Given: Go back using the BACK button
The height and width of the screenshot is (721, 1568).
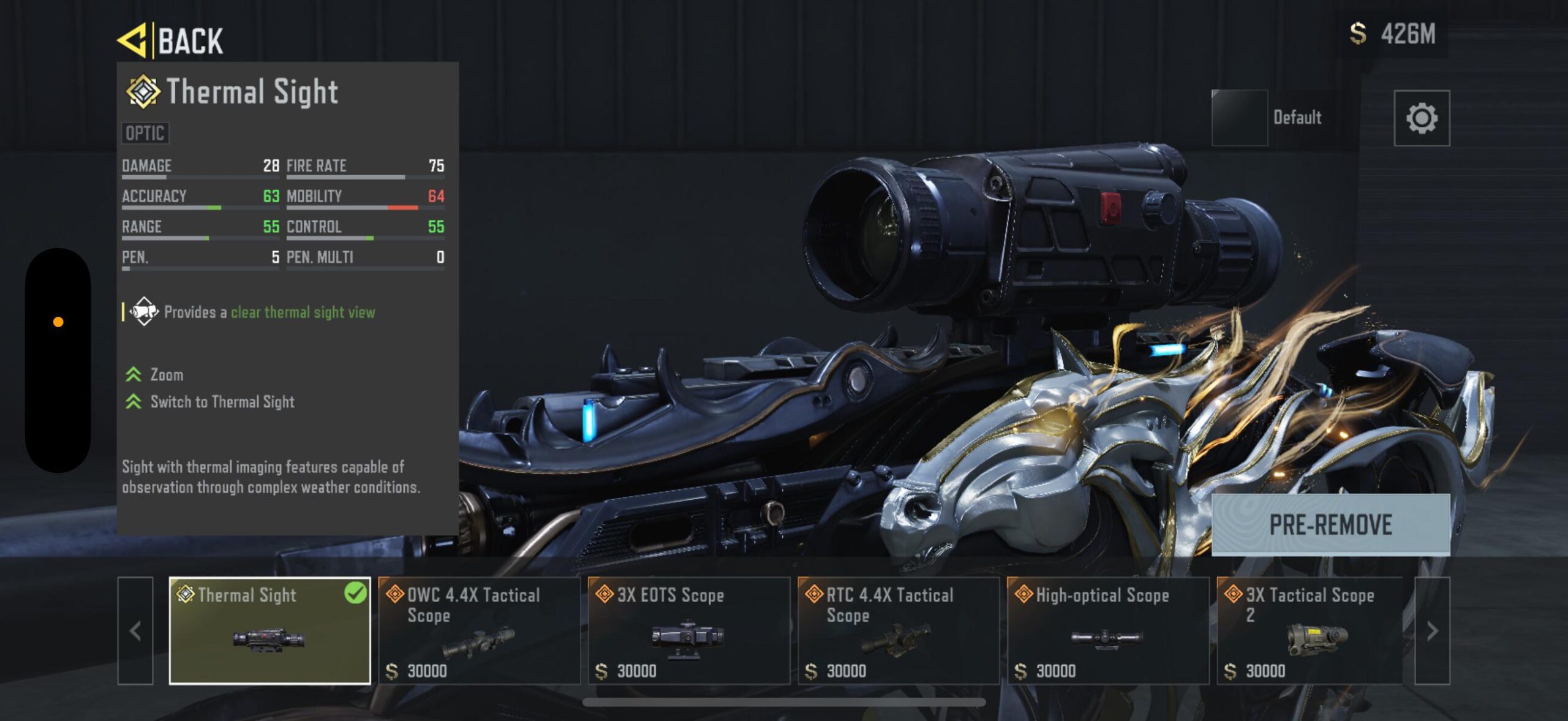Looking at the screenshot, I should point(171,40).
